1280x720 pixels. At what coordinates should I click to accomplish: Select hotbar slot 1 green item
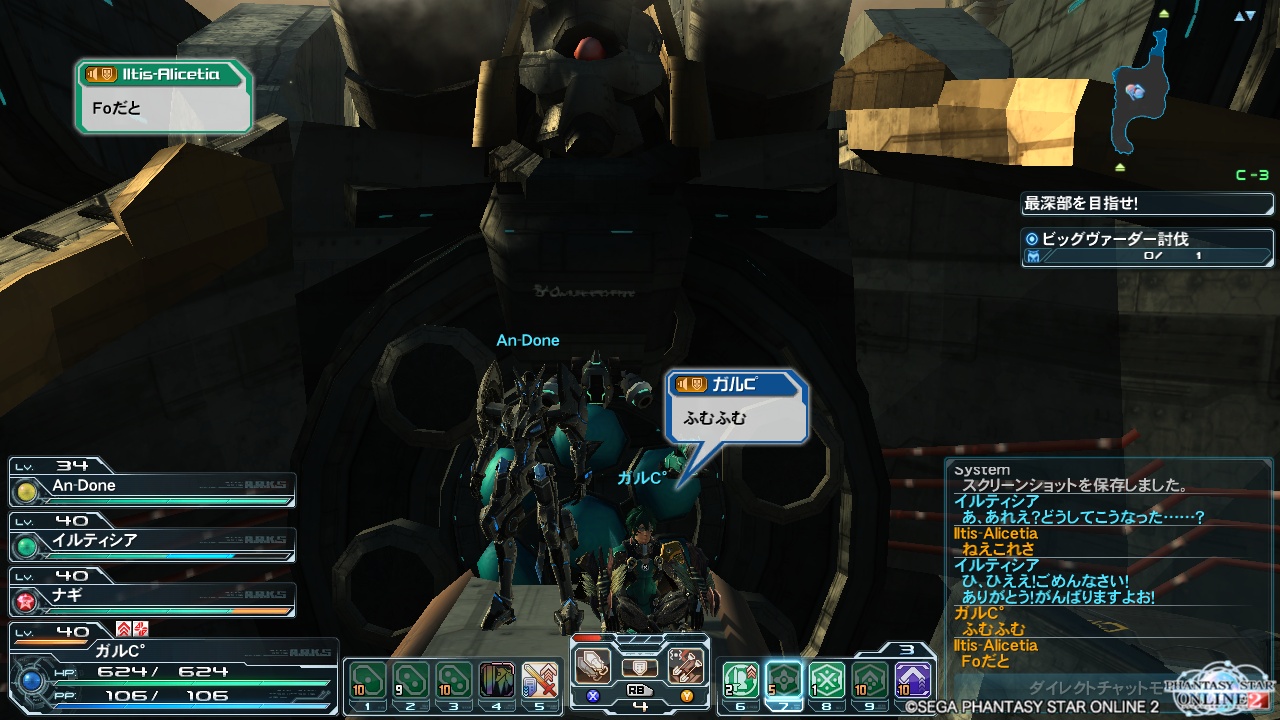(x=367, y=681)
